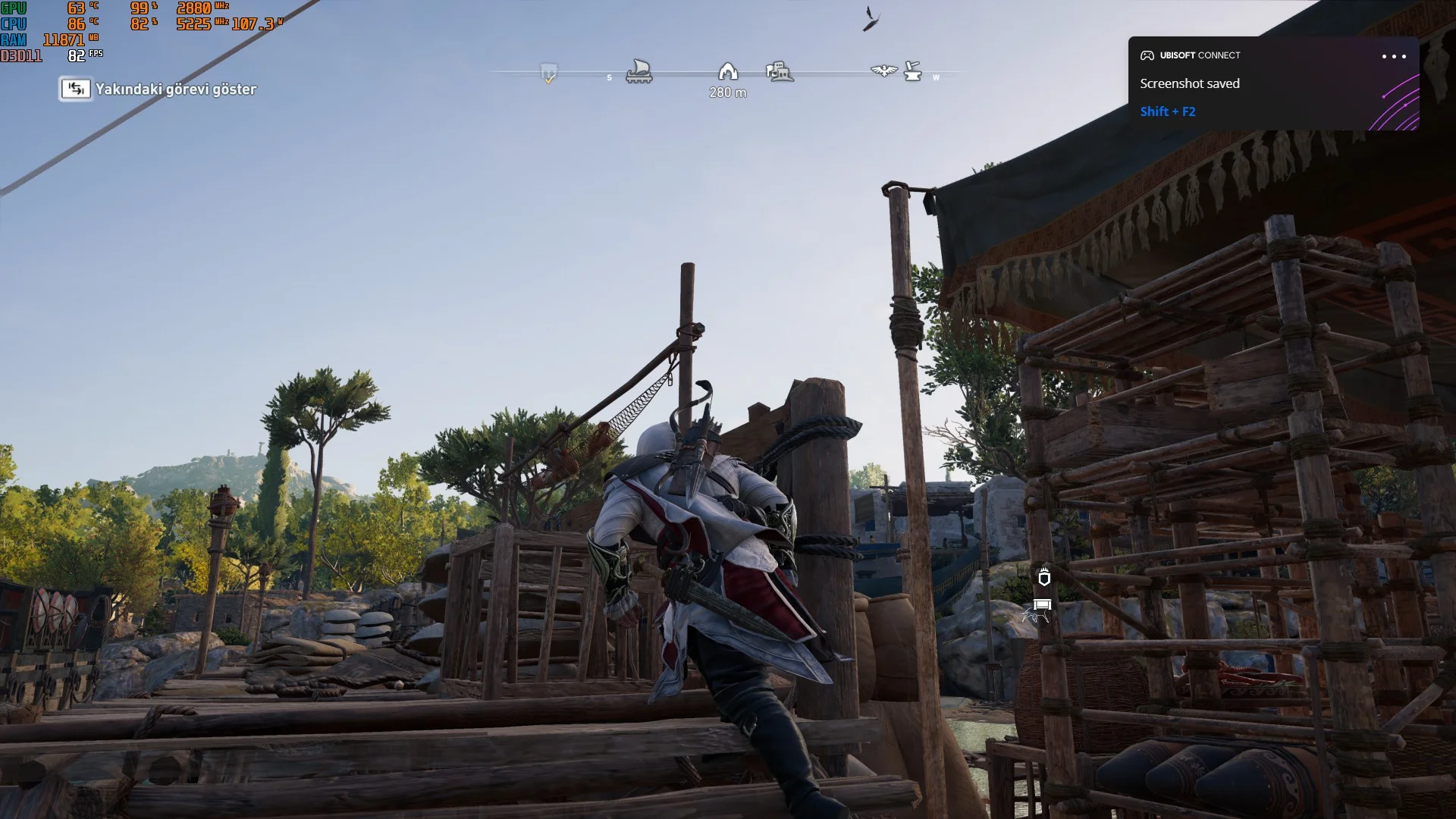Click the shield captain marker icon
1456x819 pixels.
coord(1044,578)
